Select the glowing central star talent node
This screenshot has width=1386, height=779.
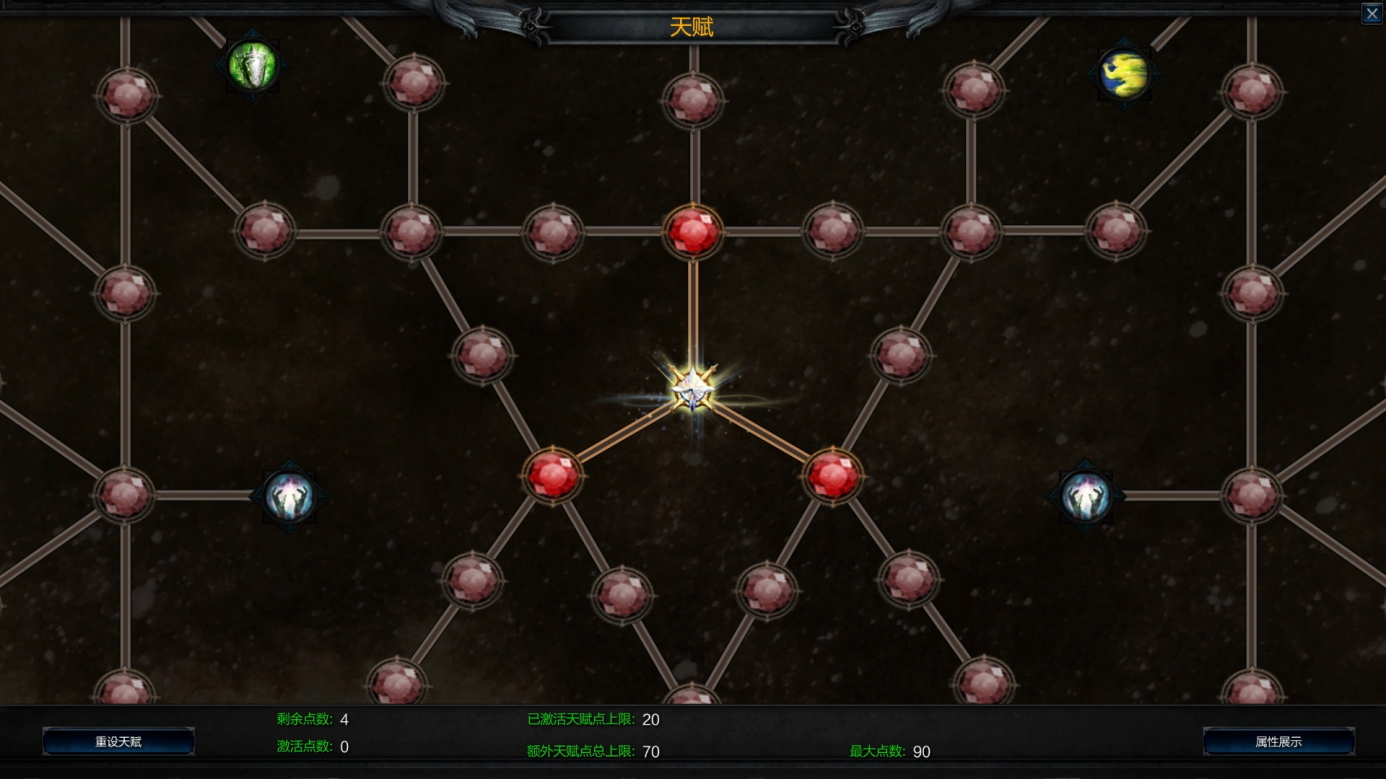(692, 390)
